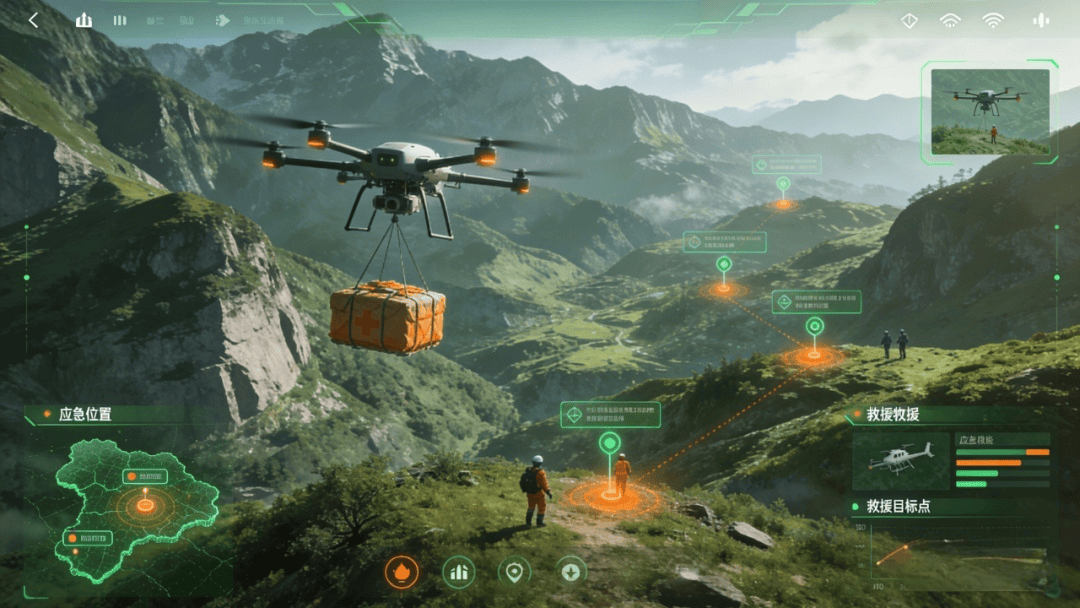Image resolution: width=1080 pixels, height=608 pixels.
Task: Open the bar chart icon in top toolbar
Action: (84, 20)
